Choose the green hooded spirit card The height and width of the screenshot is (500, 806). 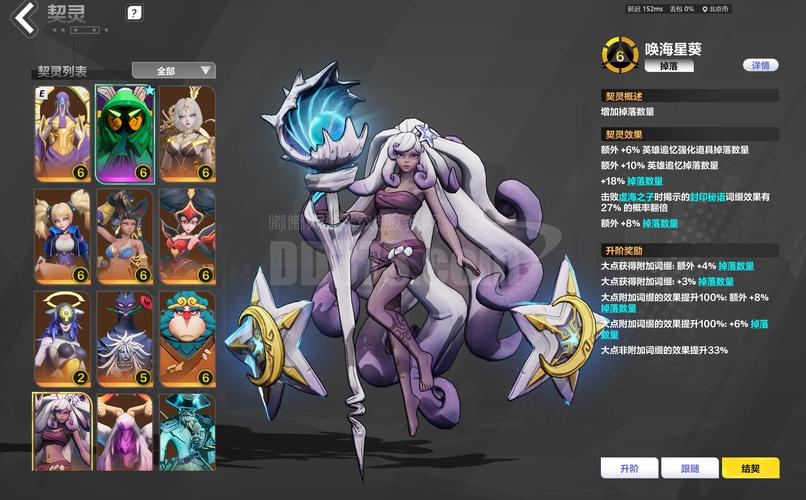pyautogui.click(x=124, y=132)
